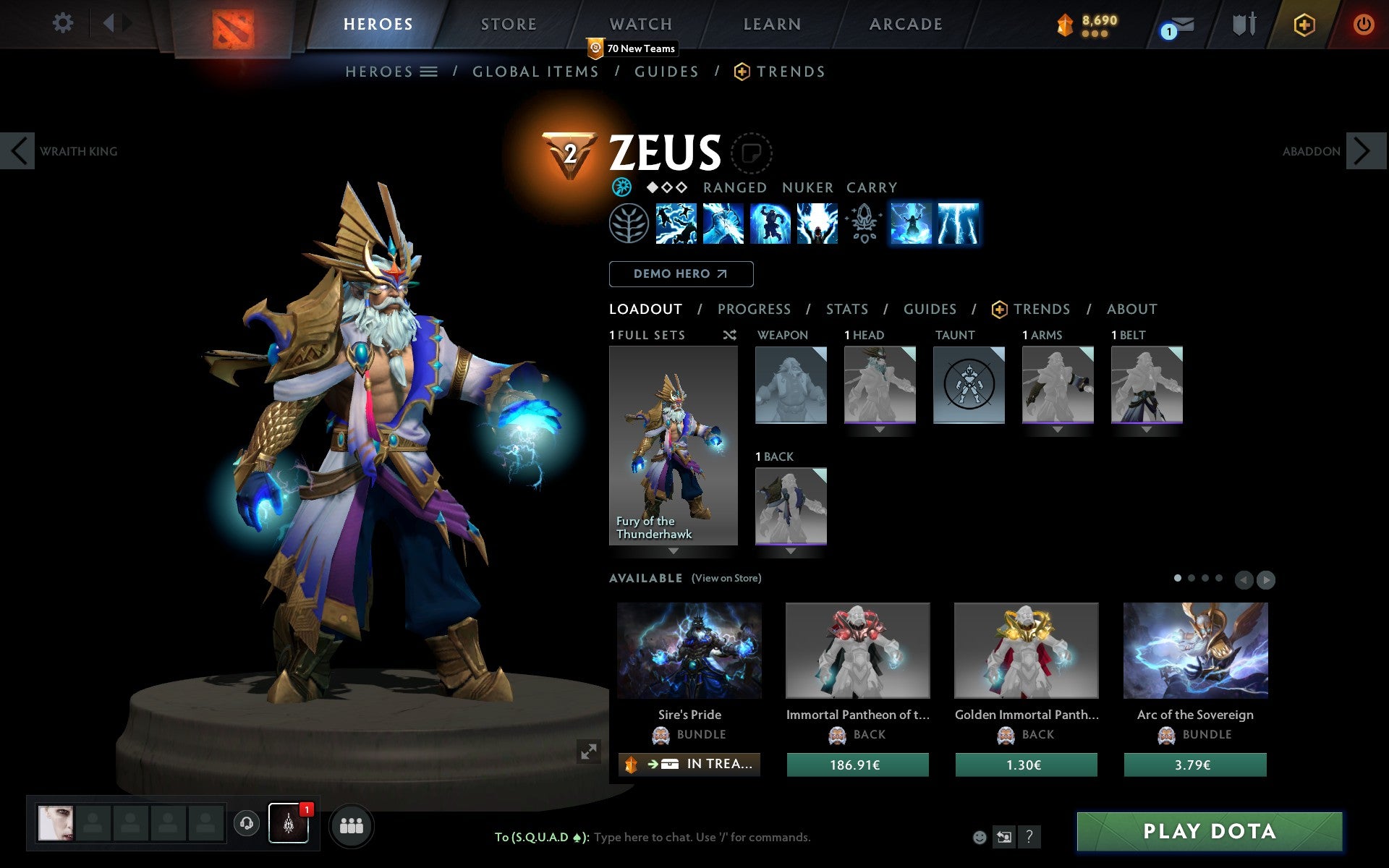Open the Arcade tab
Viewport: 1389px width, 868px height.
click(x=906, y=25)
